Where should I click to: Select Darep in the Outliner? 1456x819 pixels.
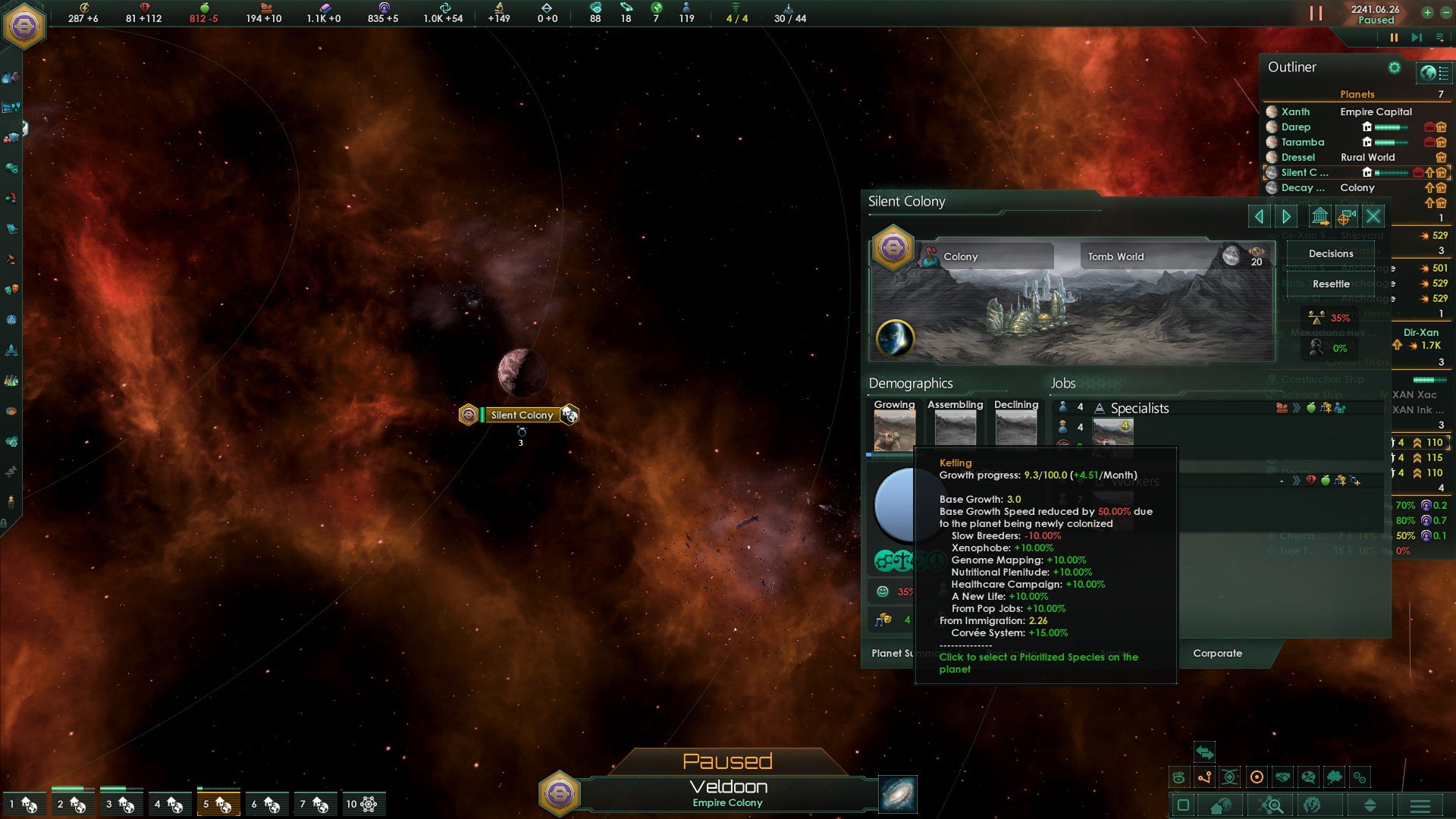click(x=1295, y=127)
